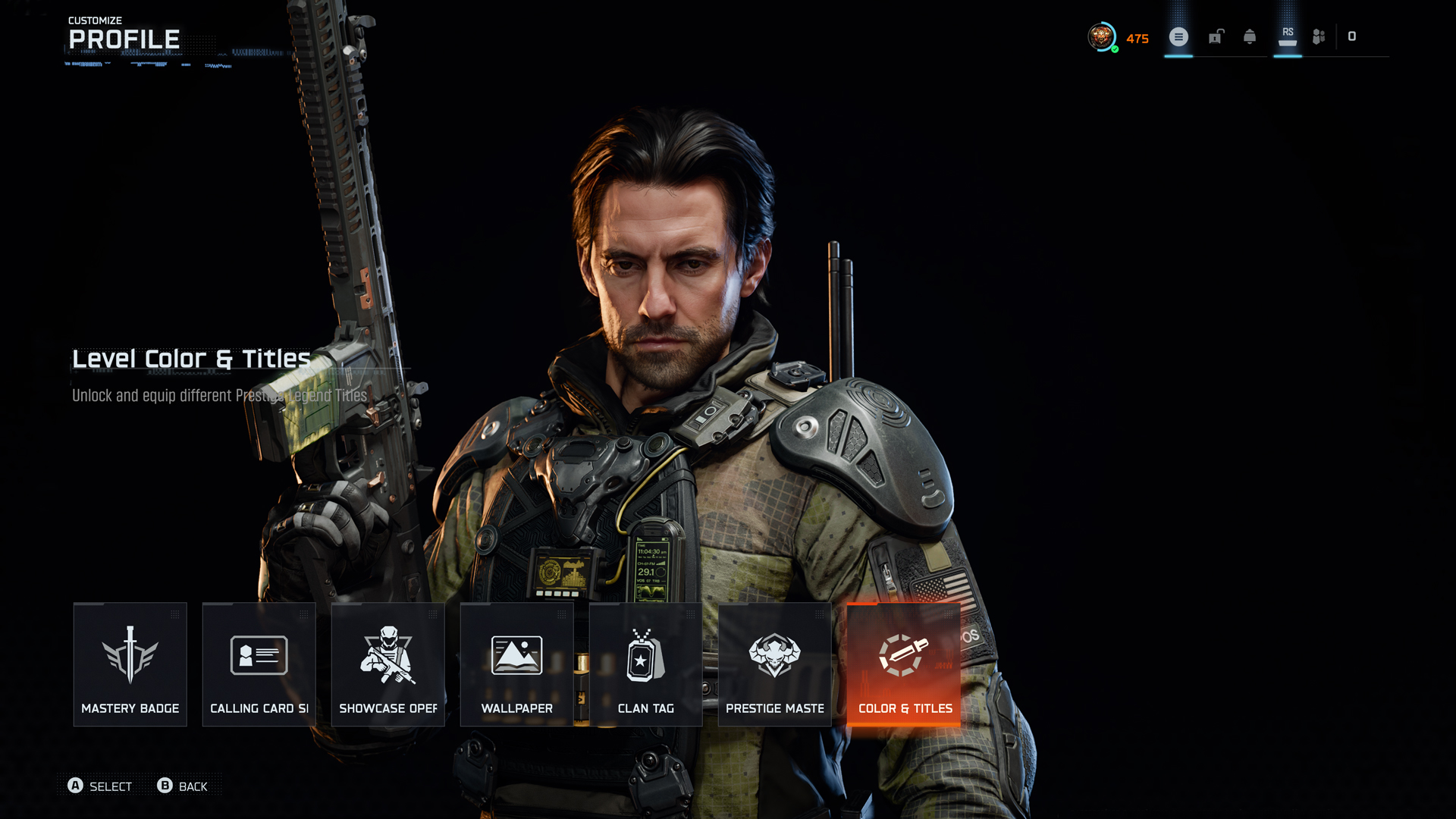Open the party members social icon
The image size is (1456, 819).
pyautogui.click(x=1319, y=36)
